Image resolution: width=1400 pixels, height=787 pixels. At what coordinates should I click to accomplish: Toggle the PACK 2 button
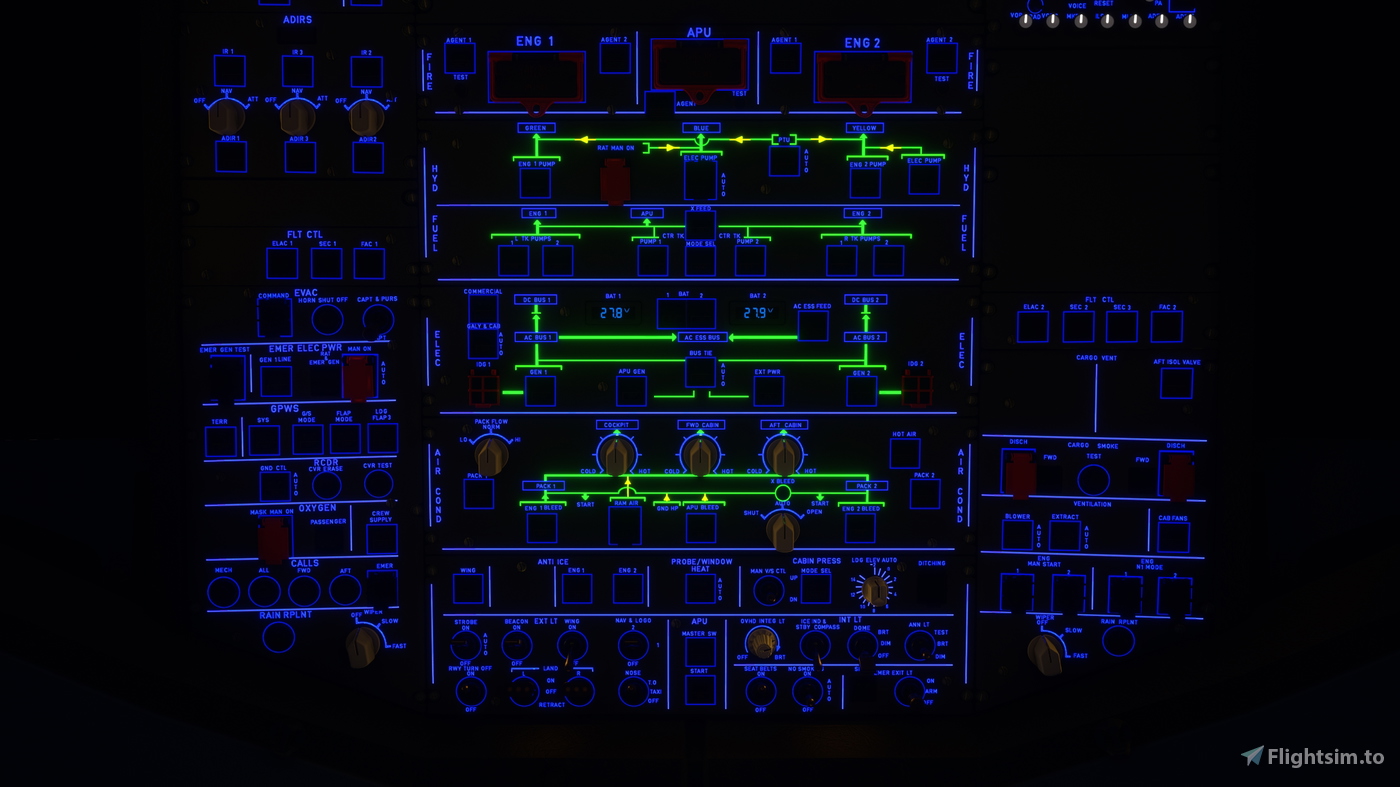(924, 494)
